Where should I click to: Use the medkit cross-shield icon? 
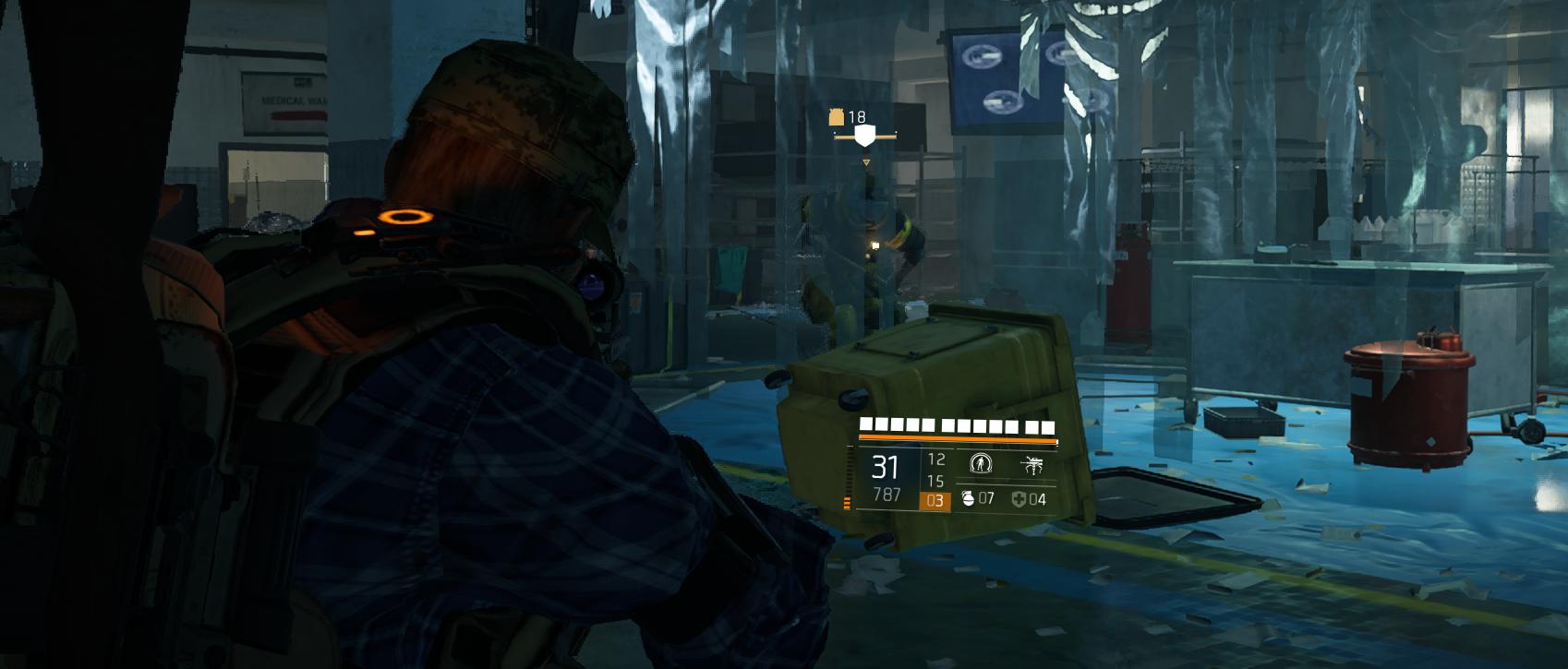[1019, 498]
